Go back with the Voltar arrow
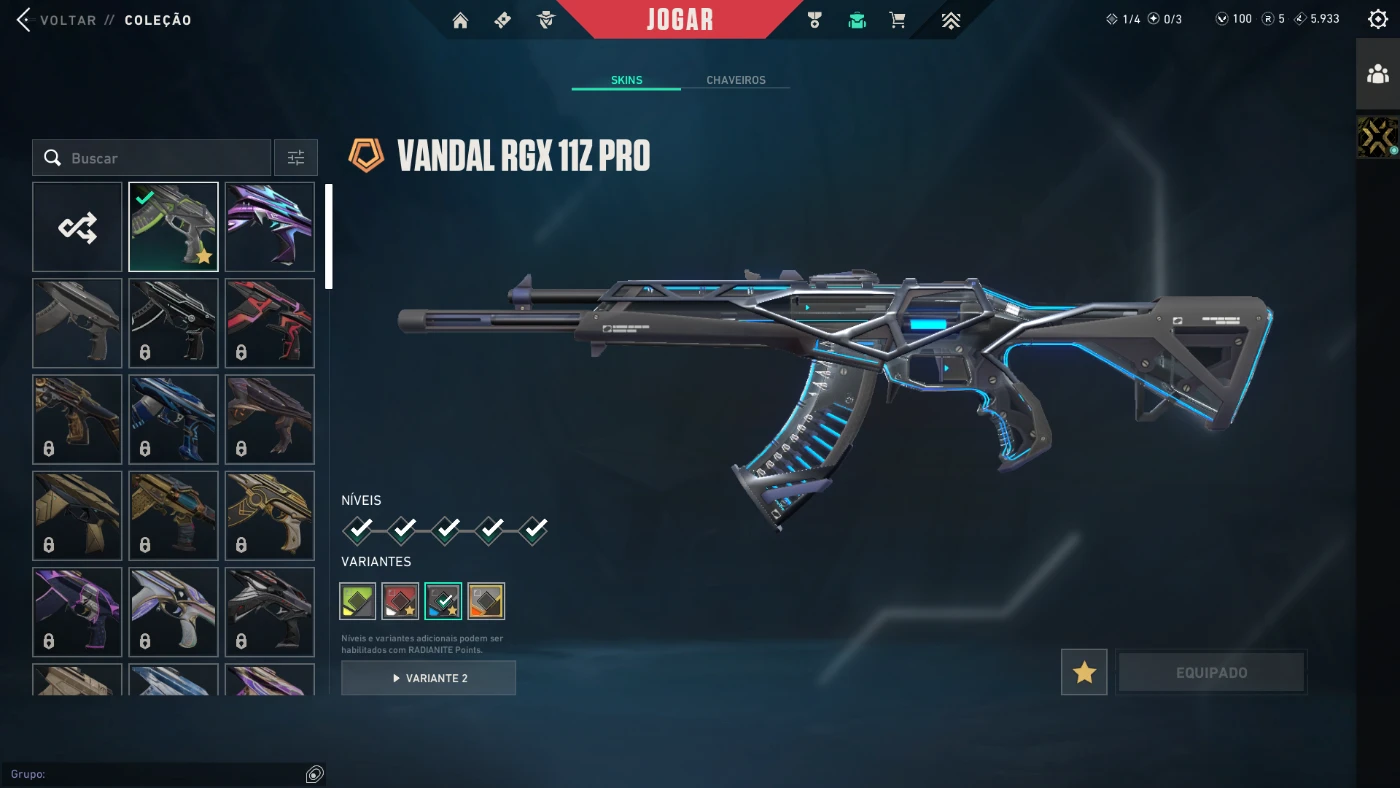1400x788 pixels. 24,20
